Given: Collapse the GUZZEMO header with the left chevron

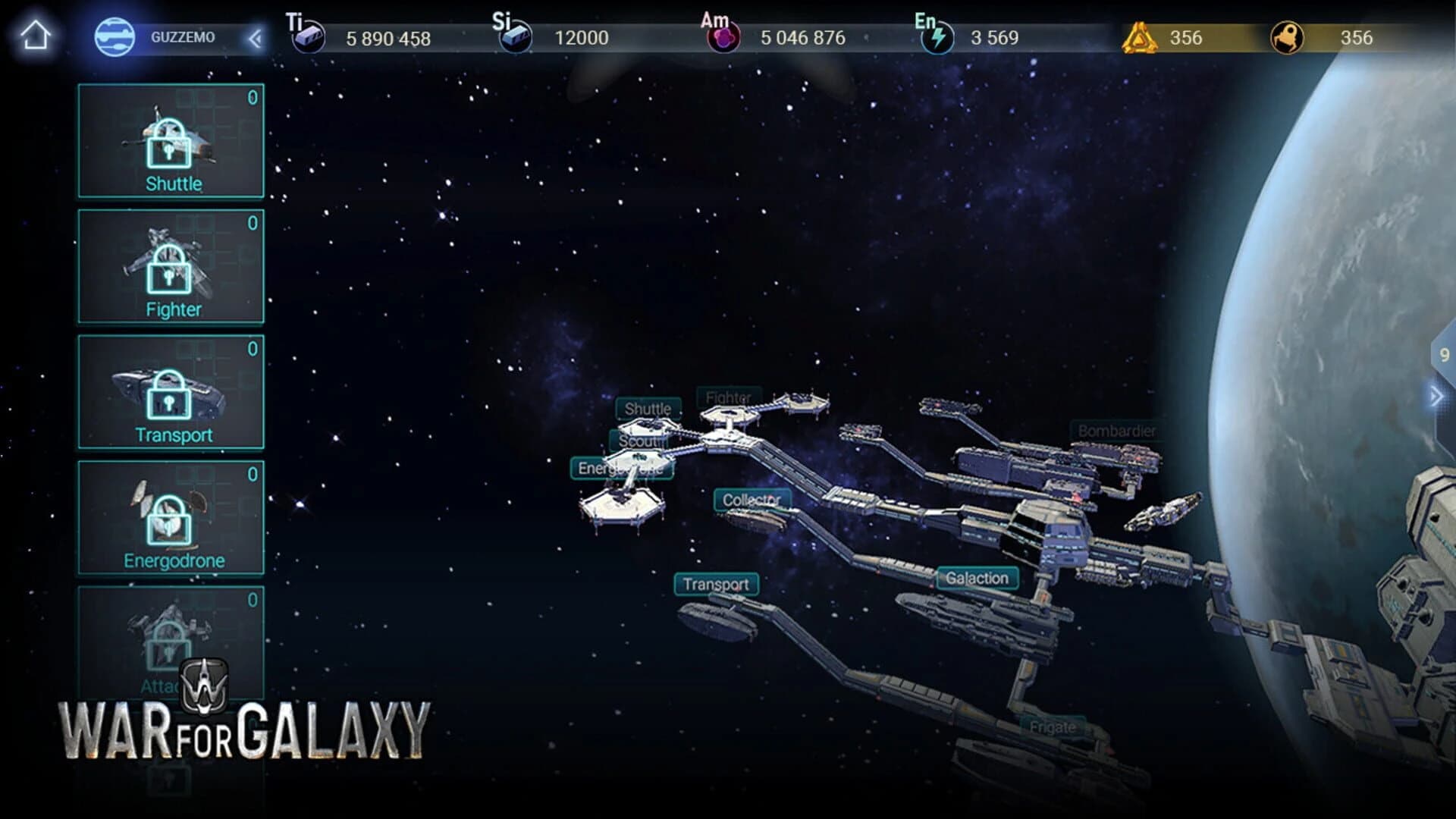Looking at the screenshot, I should tap(256, 36).
